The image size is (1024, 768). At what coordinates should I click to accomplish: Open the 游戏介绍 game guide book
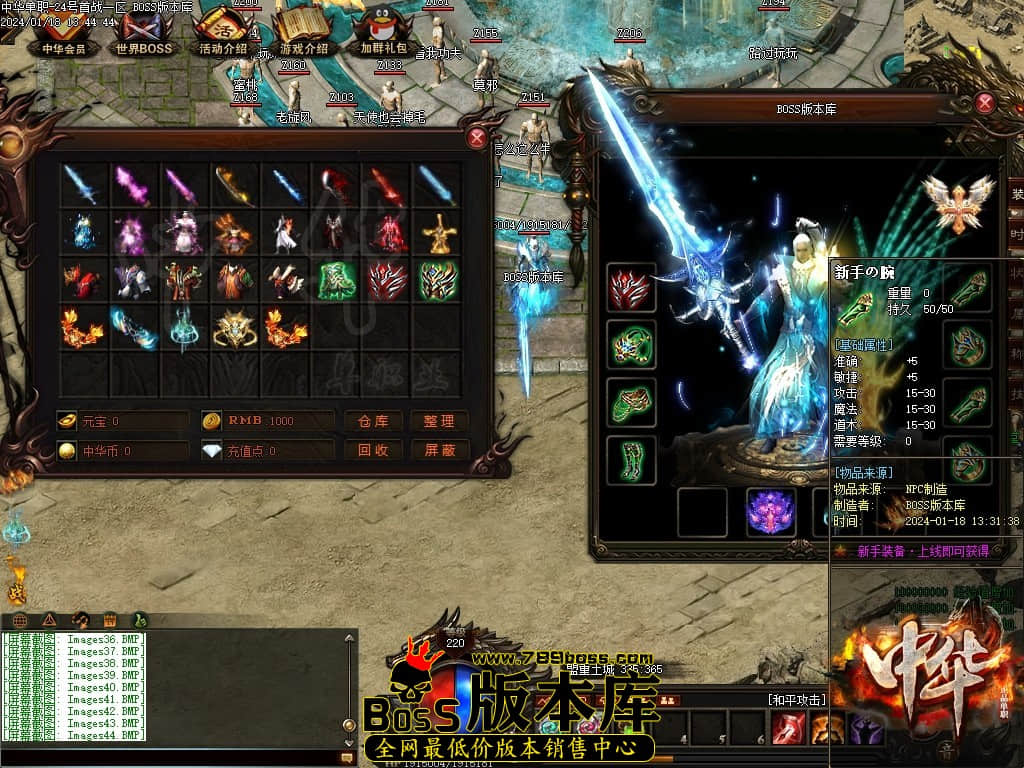[303, 36]
